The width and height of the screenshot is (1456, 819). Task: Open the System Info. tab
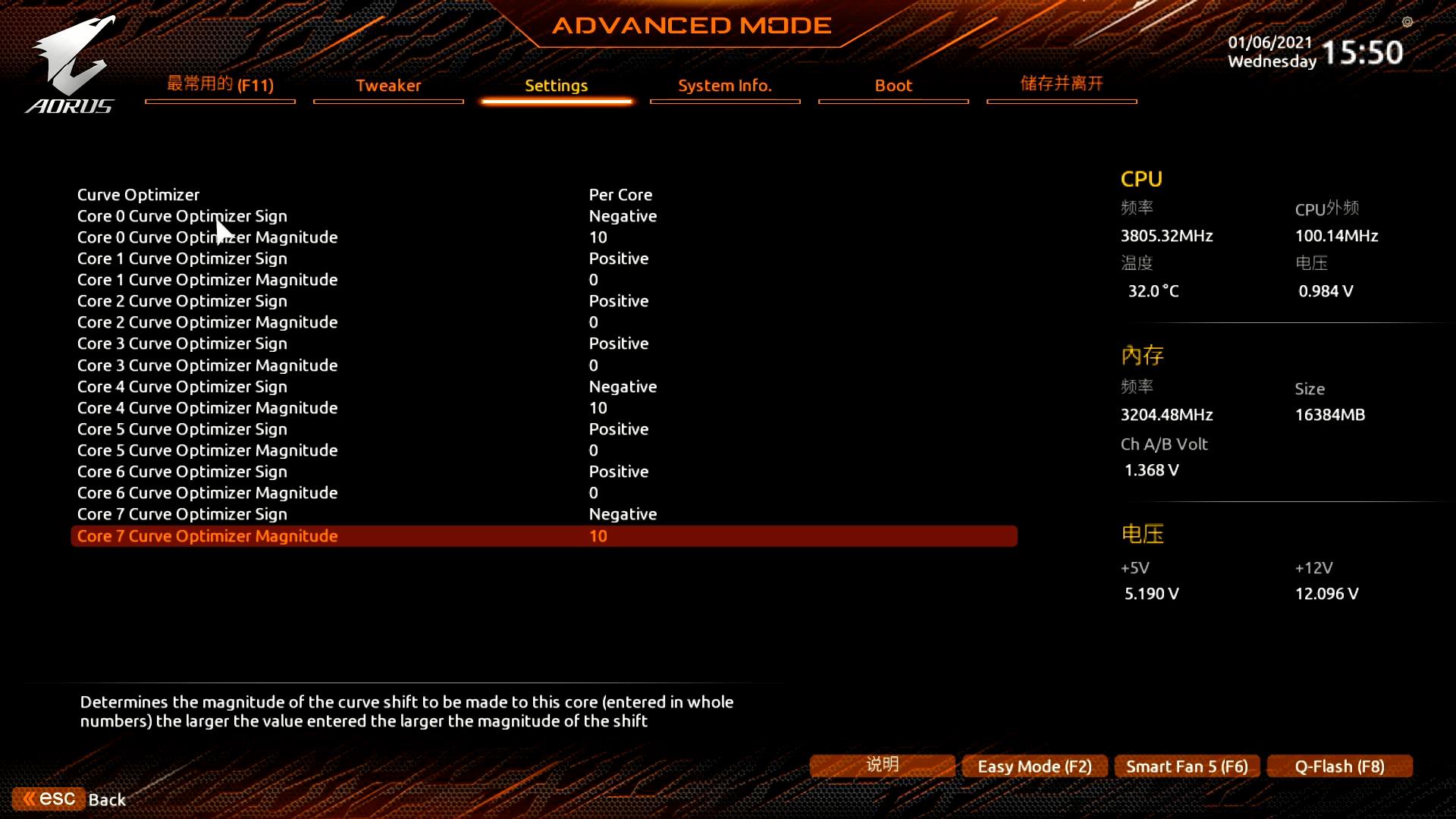(x=724, y=86)
